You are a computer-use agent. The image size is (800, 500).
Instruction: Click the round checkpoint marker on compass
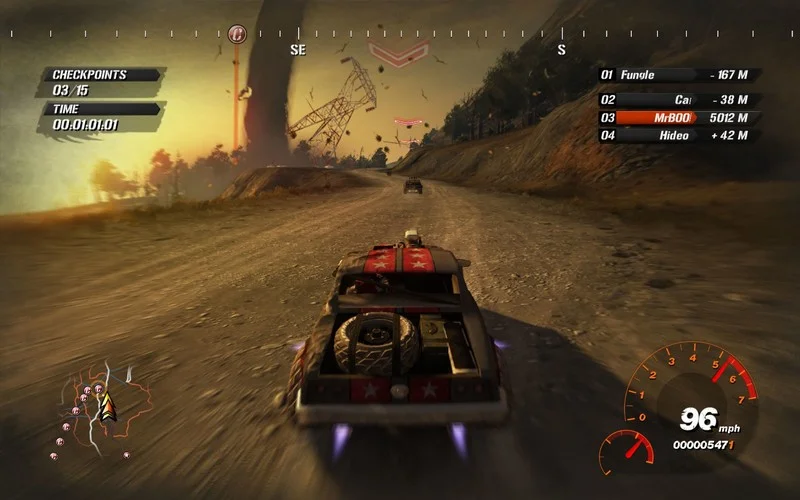pyautogui.click(x=237, y=34)
